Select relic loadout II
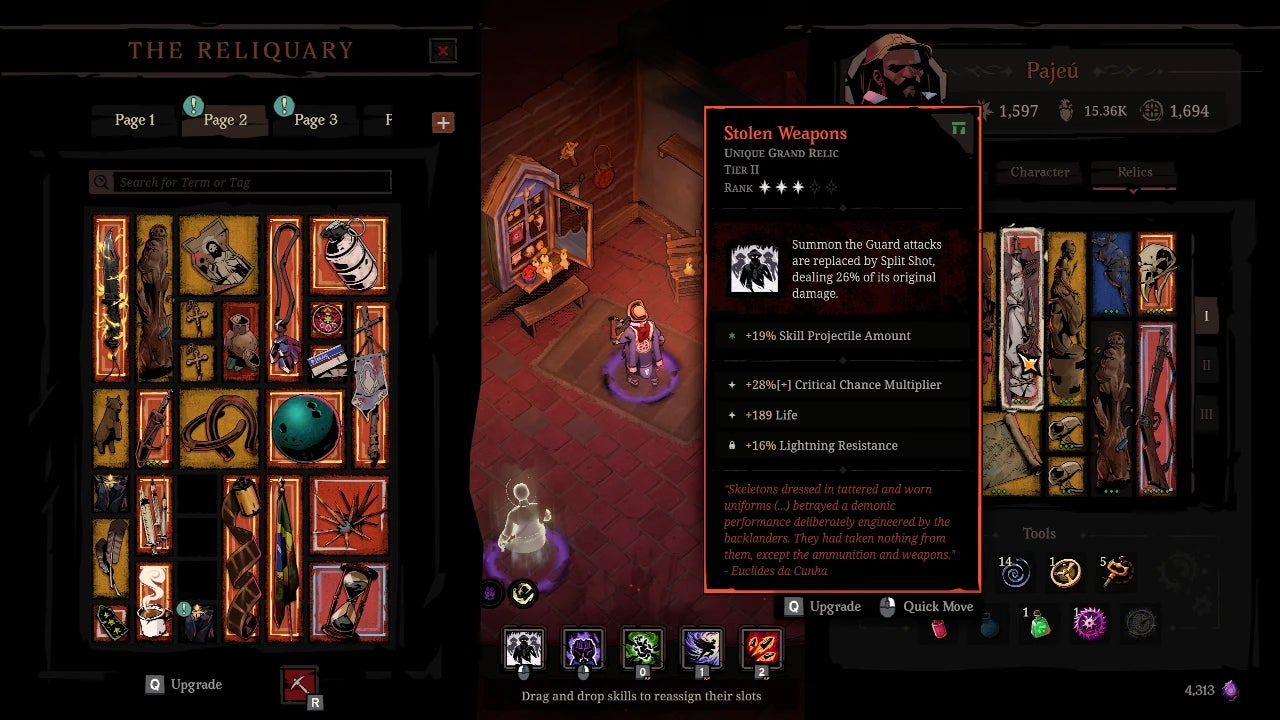Image resolution: width=1280 pixels, height=720 pixels. tap(1206, 365)
